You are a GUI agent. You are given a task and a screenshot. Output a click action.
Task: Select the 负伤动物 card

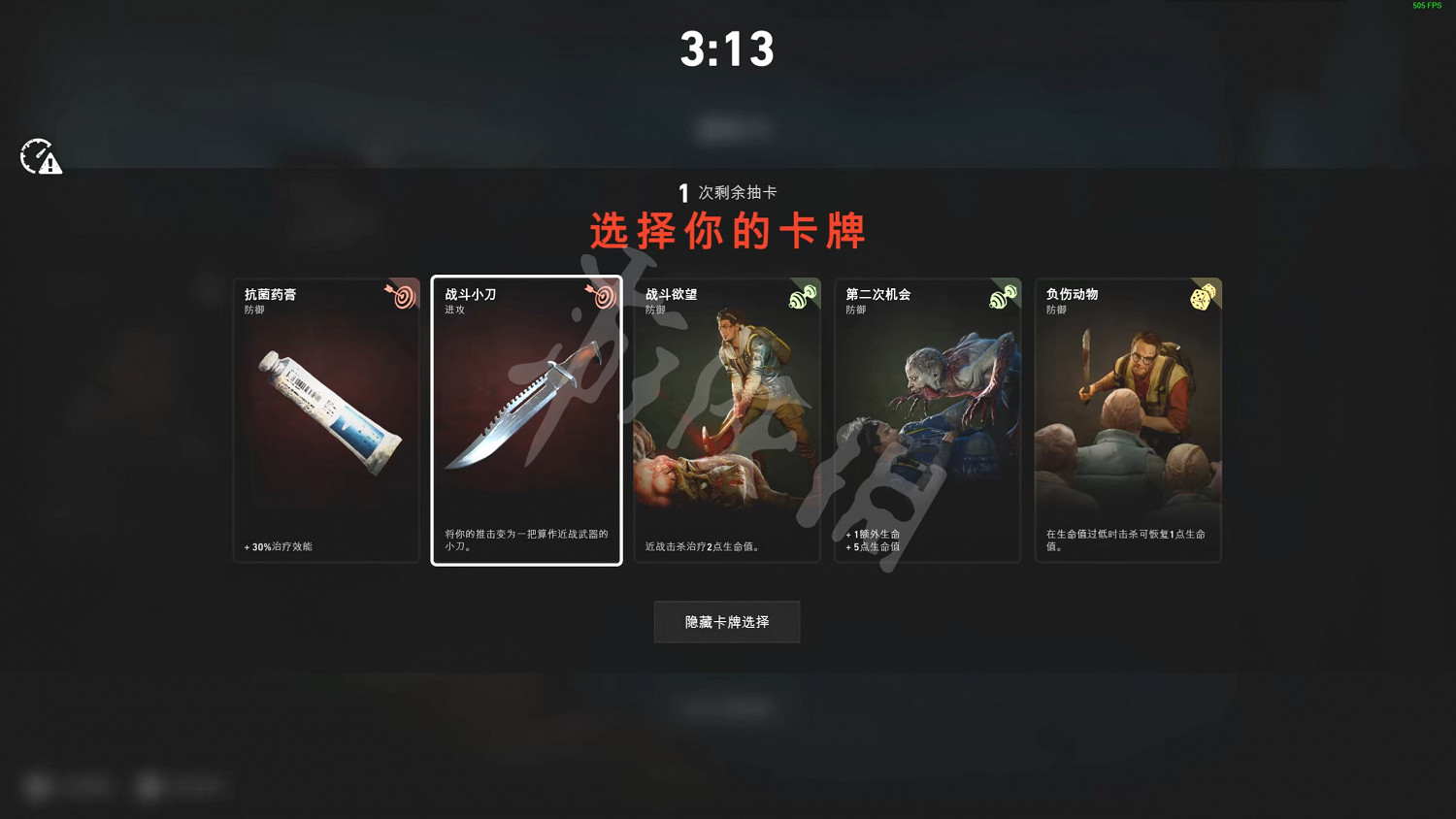point(1128,417)
